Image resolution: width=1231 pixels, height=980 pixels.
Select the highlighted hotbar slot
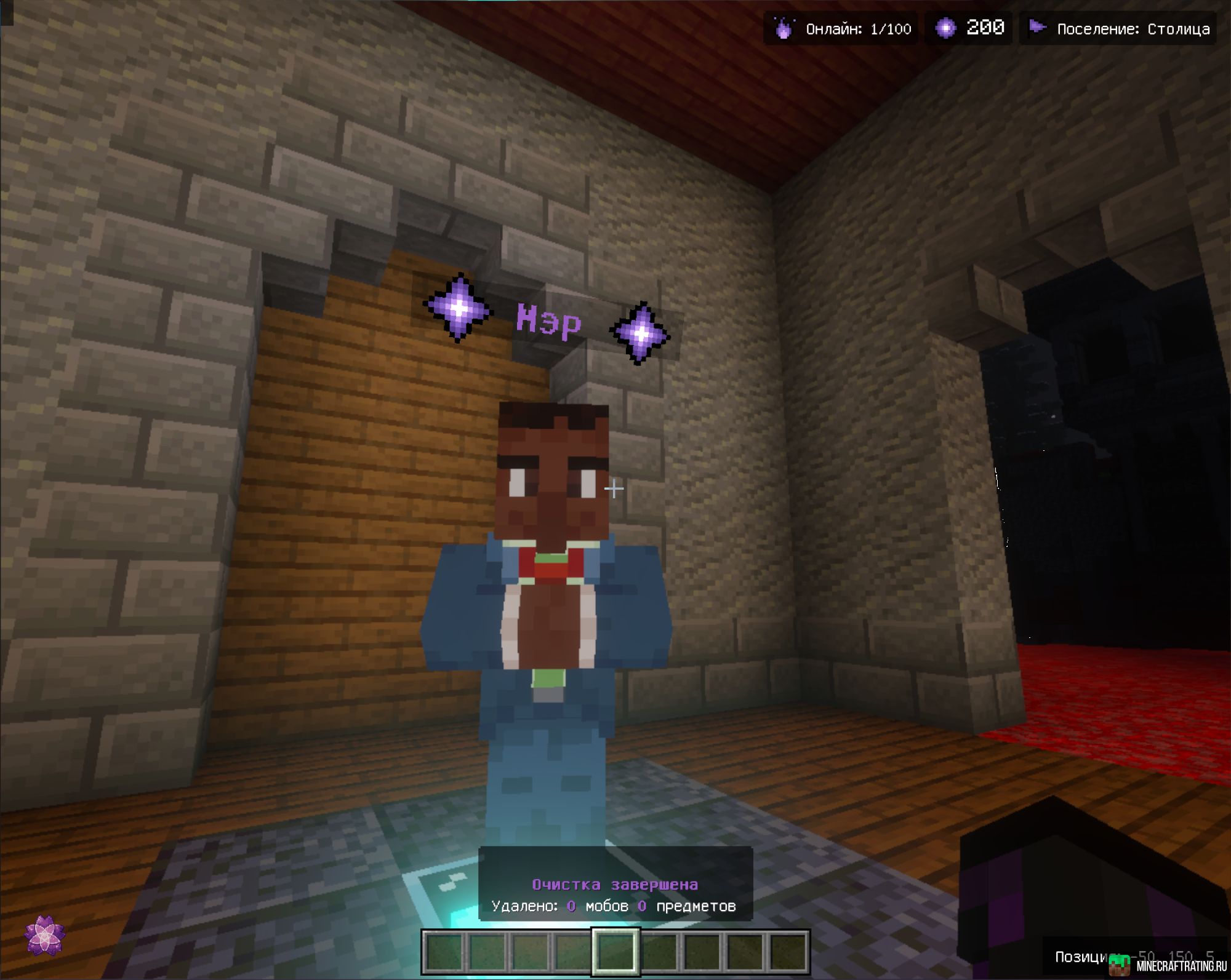[615, 951]
